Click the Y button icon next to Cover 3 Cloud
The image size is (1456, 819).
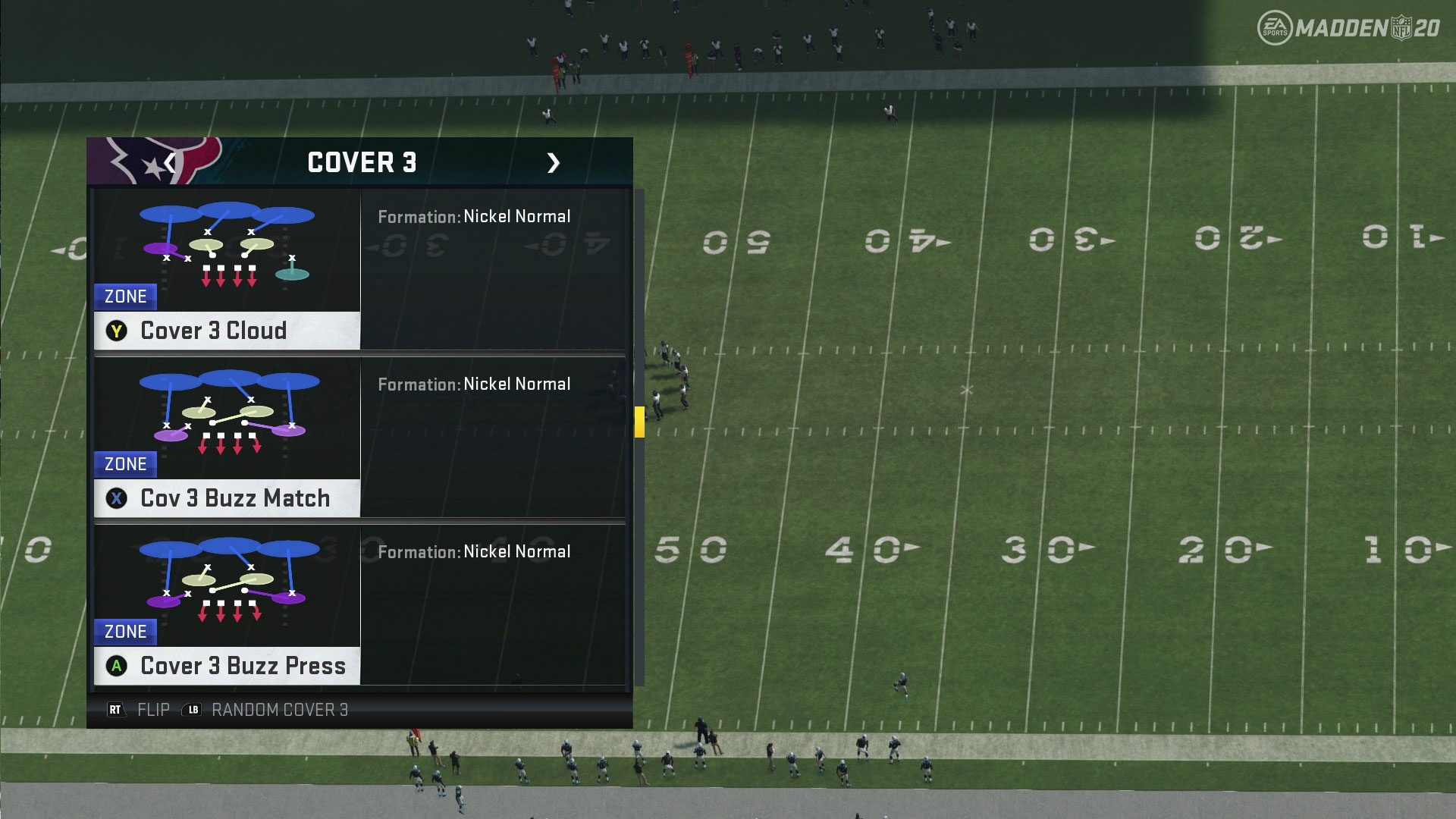117,331
